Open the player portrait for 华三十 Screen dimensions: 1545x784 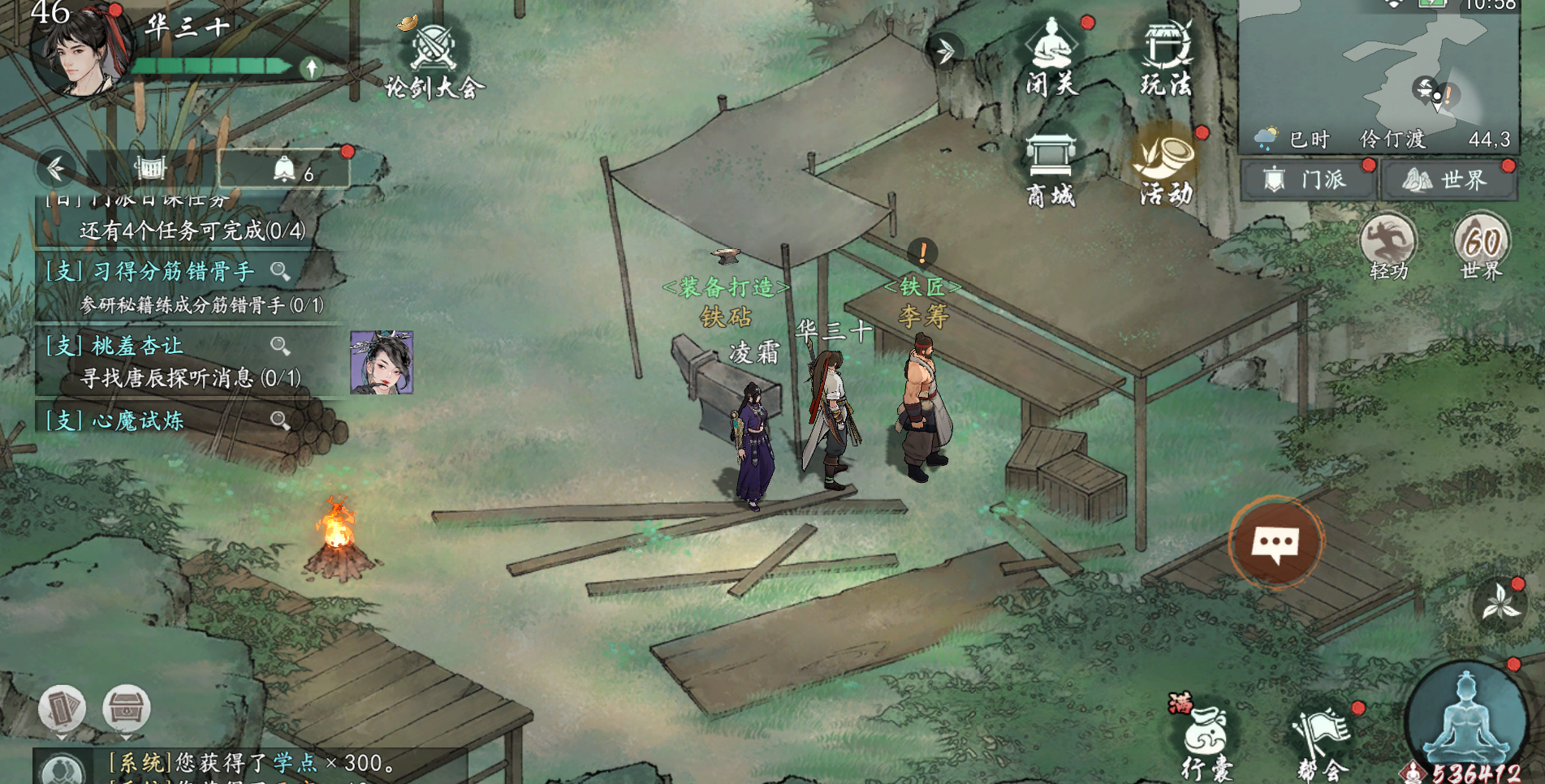[79, 49]
